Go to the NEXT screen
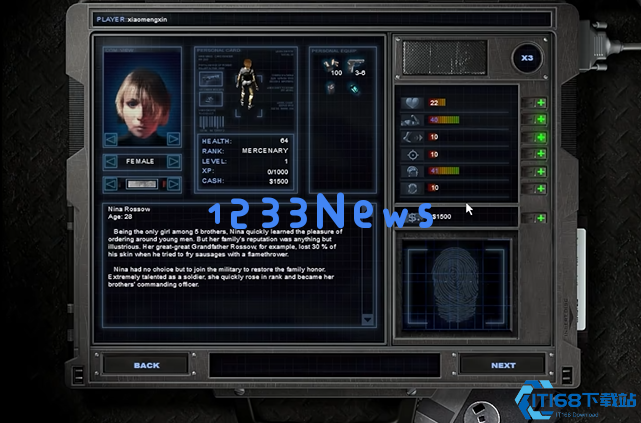641x423 pixels. click(x=503, y=365)
